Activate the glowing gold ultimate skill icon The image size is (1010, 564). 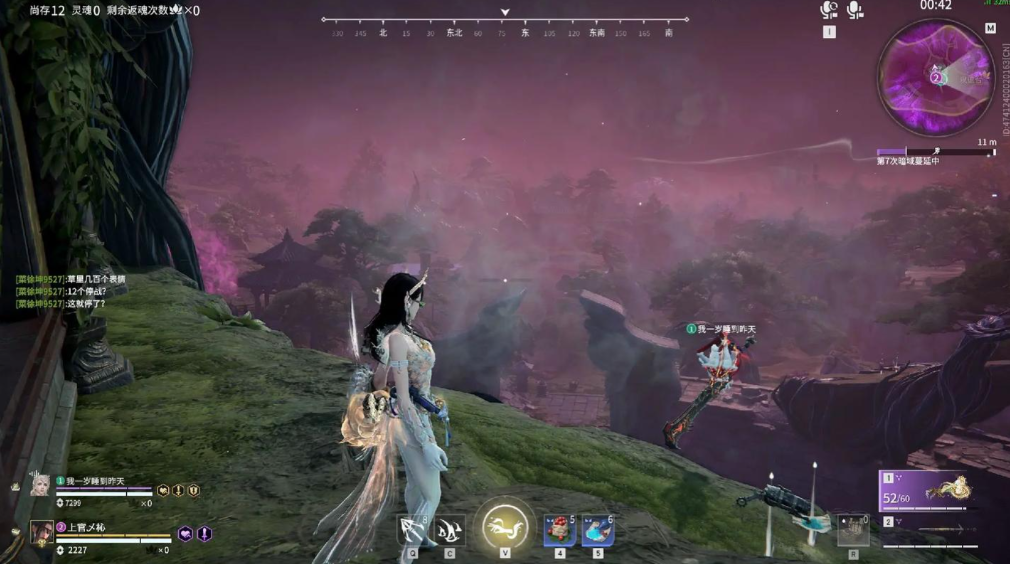tap(505, 526)
